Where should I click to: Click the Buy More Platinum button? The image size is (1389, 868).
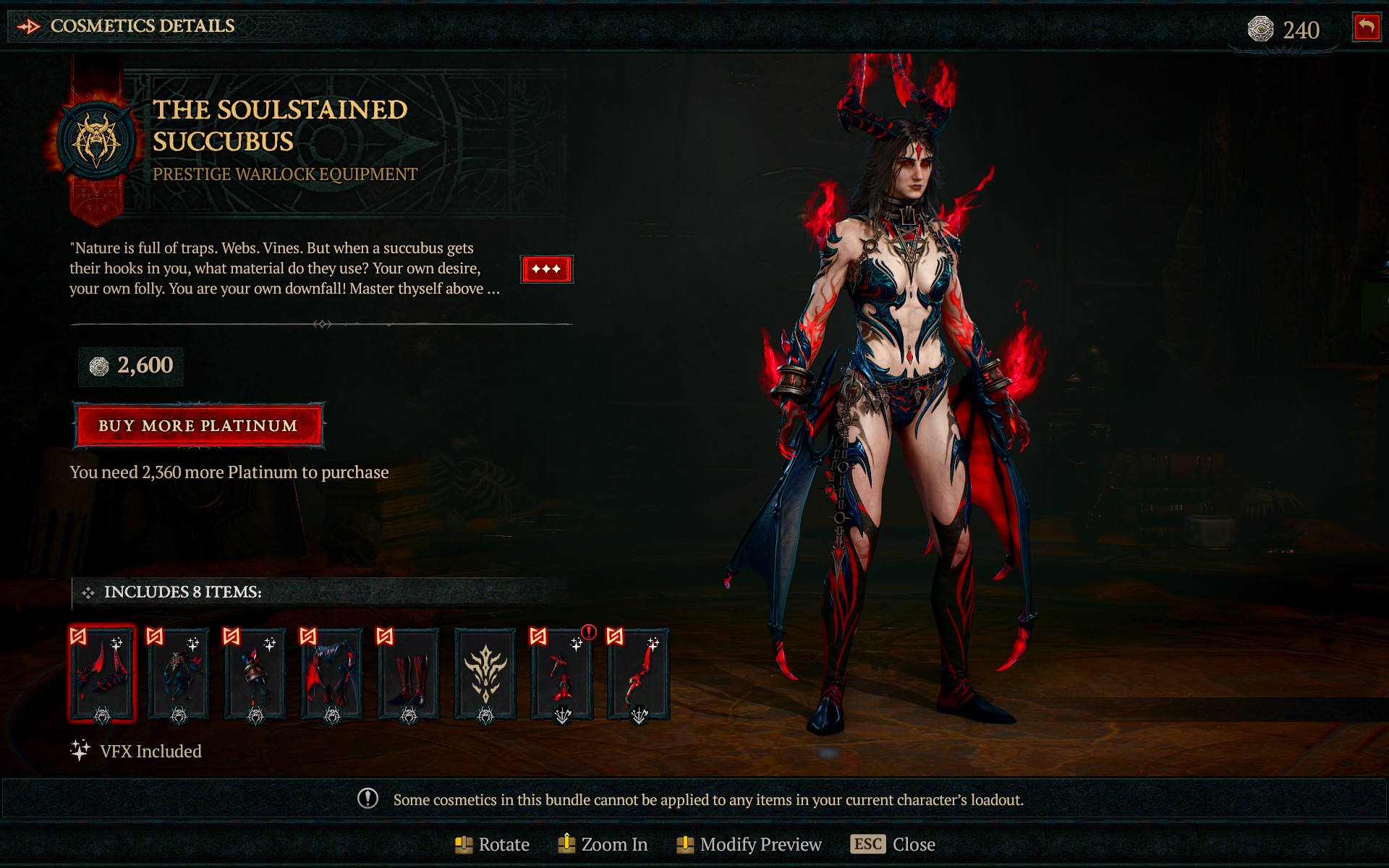pyautogui.click(x=198, y=425)
